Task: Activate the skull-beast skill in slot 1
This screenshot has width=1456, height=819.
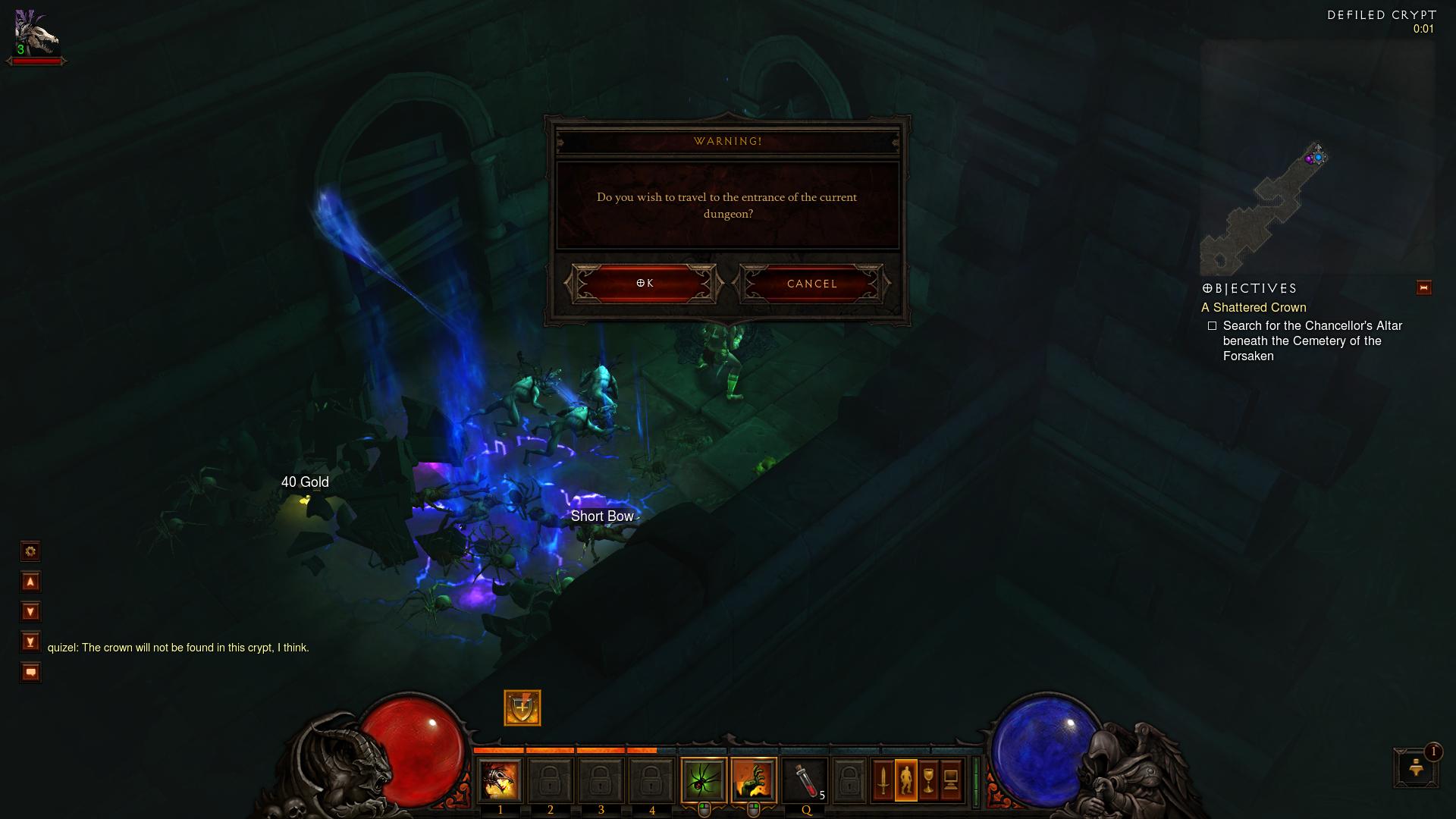Action: [x=500, y=780]
